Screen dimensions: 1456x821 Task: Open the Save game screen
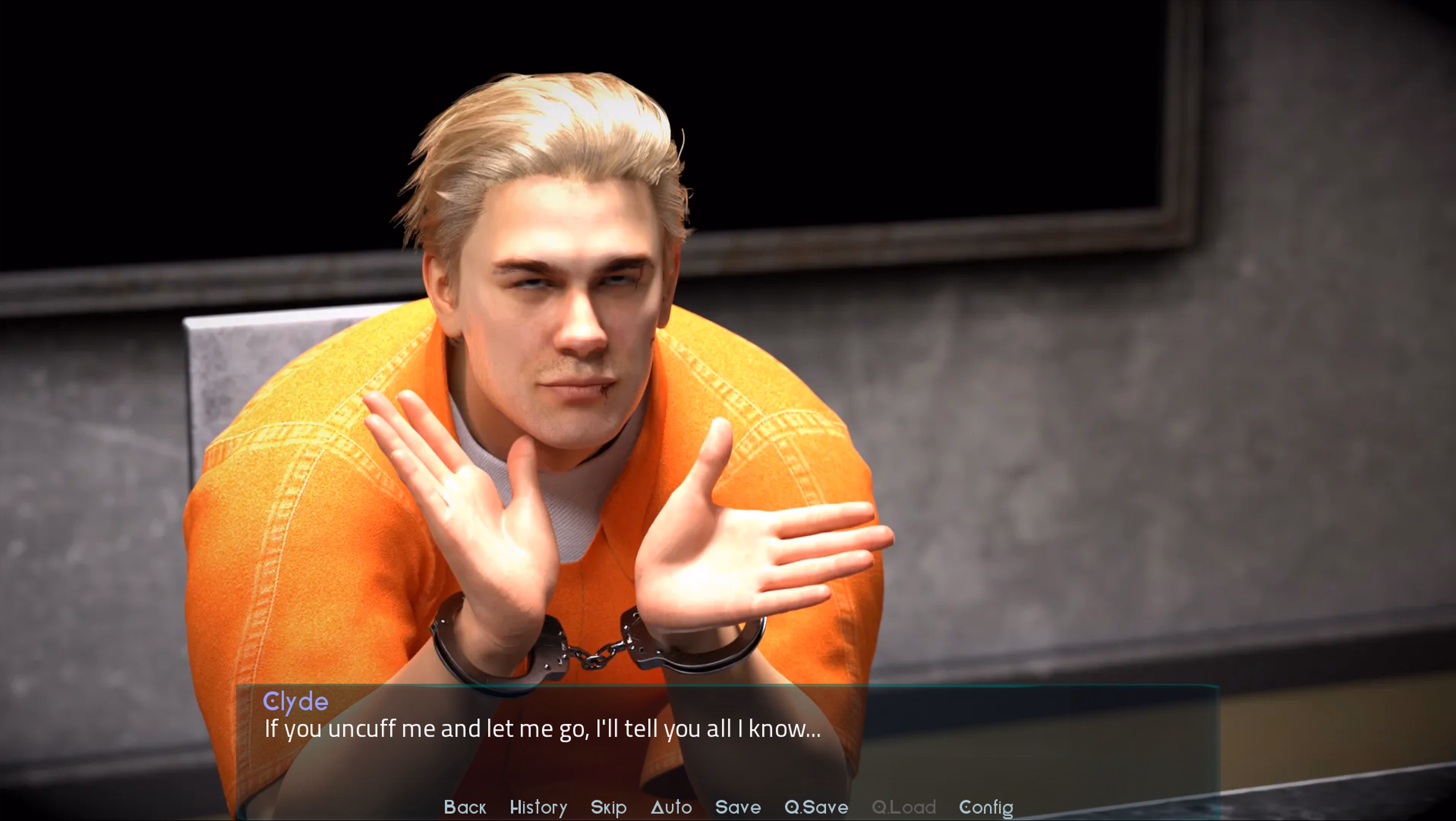coord(737,807)
